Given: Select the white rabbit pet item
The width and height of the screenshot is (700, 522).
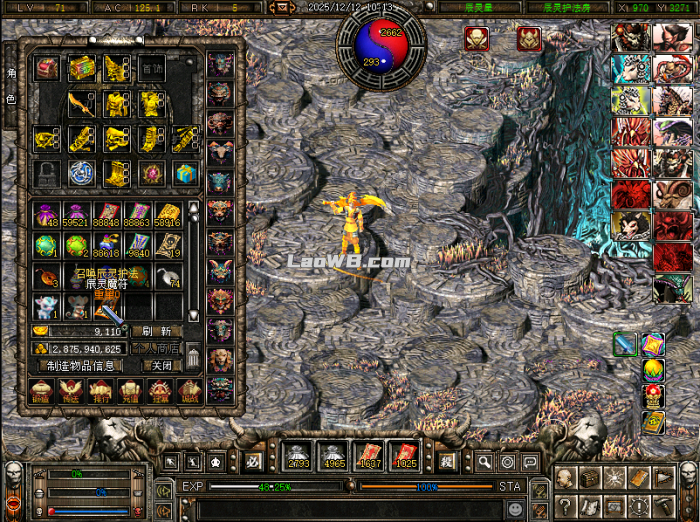Looking at the screenshot, I should (47, 305).
